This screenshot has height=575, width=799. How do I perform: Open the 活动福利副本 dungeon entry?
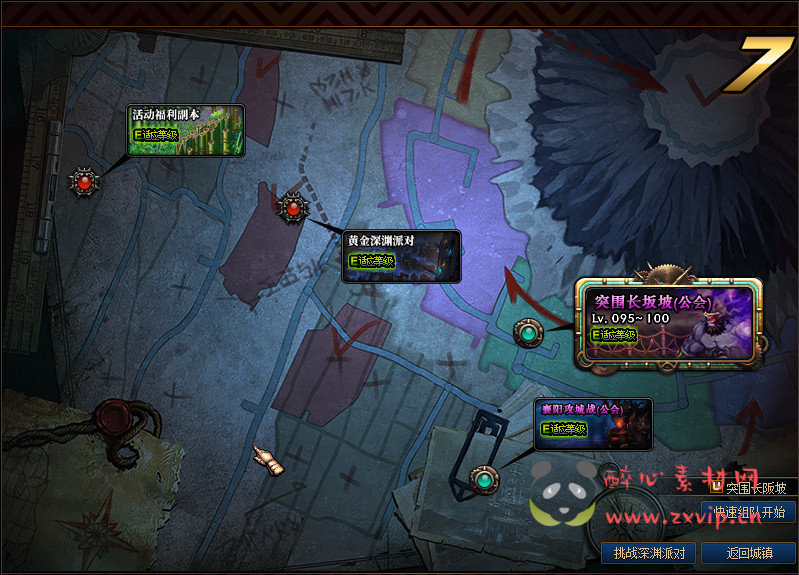click(186, 130)
